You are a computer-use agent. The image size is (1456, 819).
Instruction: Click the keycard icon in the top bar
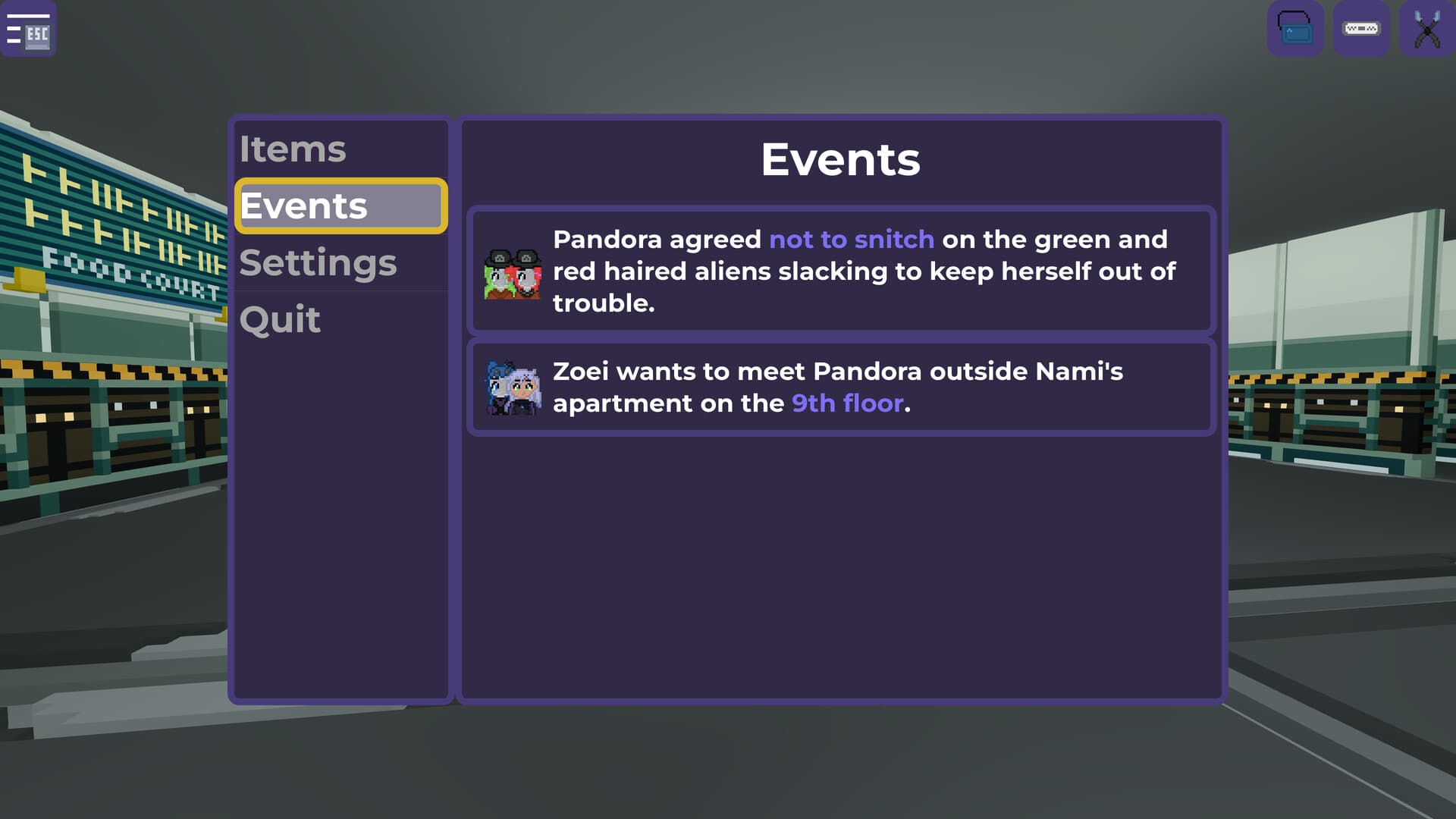pyautogui.click(x=1361, y=29)
